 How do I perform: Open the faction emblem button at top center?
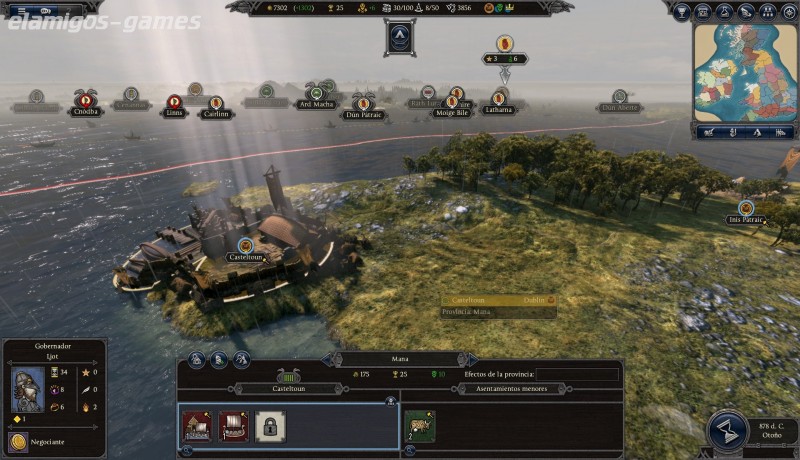pos(399,37)
